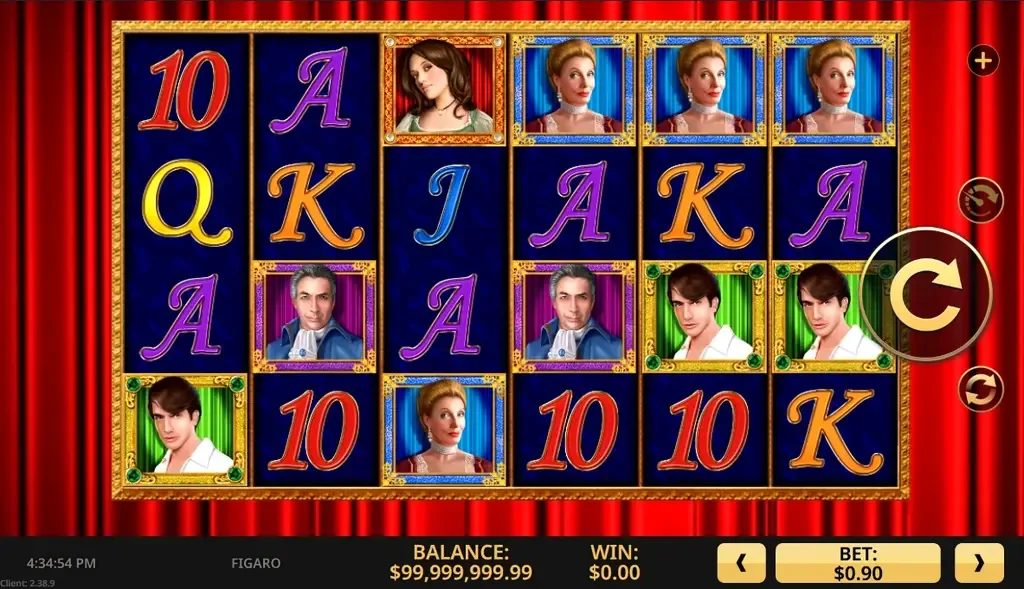
Task: Start autoplay with the two-arrow cycle button
Action: click(x=980, y=389)
